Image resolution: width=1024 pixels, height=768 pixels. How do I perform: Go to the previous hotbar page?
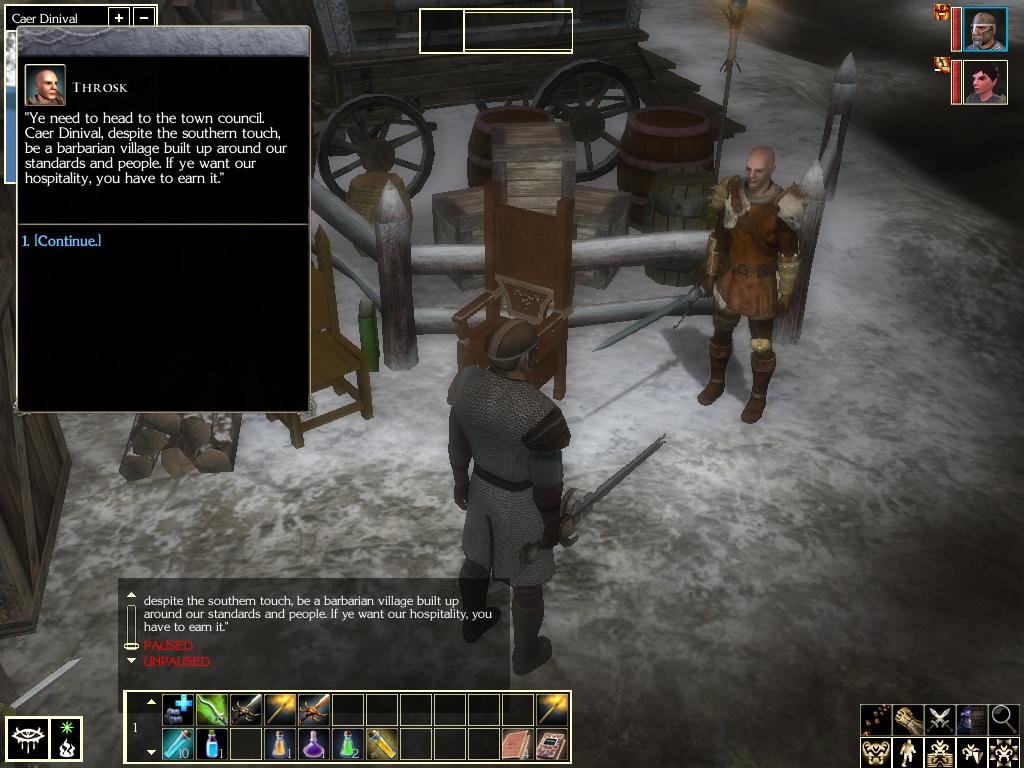point(151,703)
